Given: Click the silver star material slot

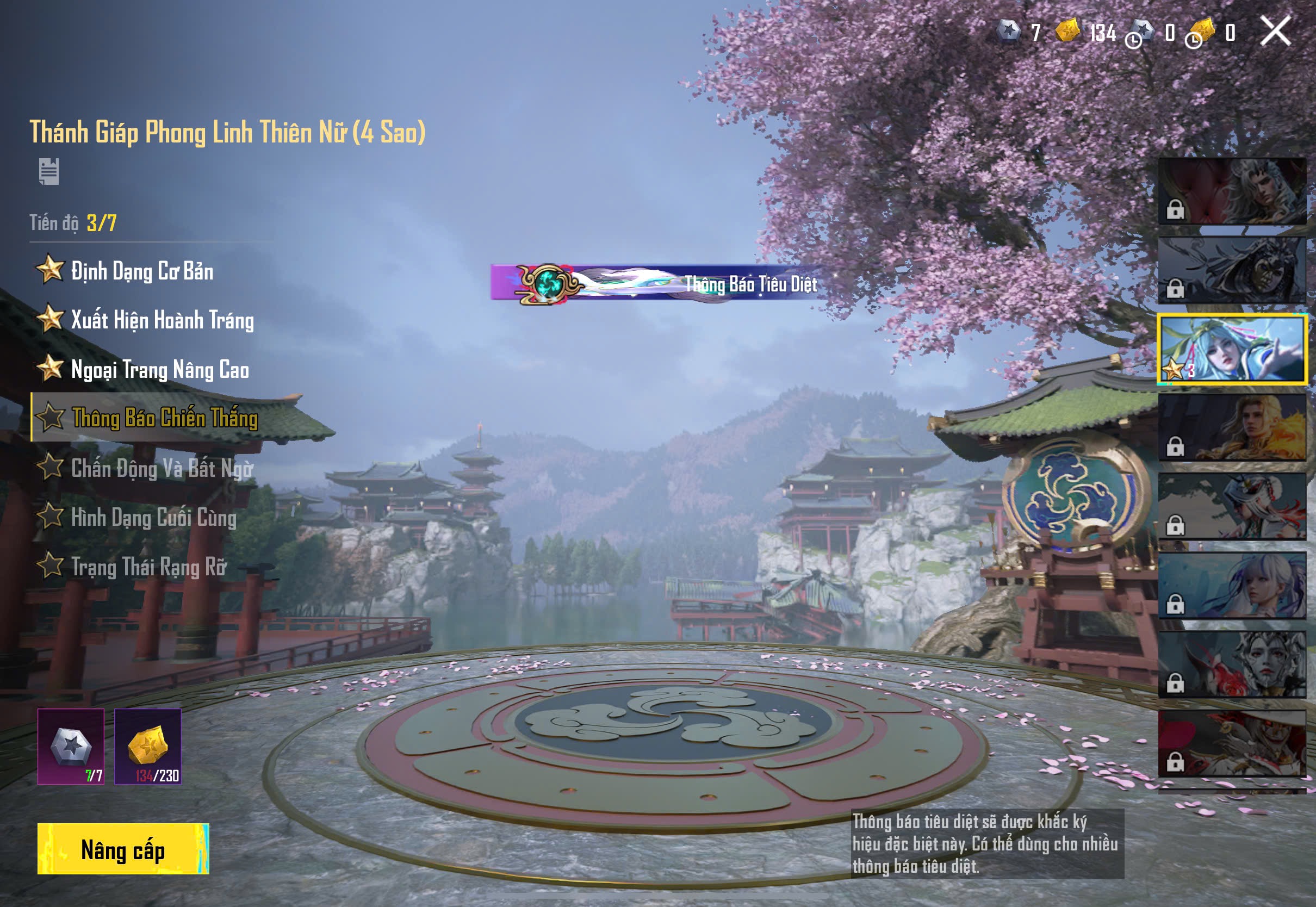Looking at the screenshot, I should click(71, 746).
